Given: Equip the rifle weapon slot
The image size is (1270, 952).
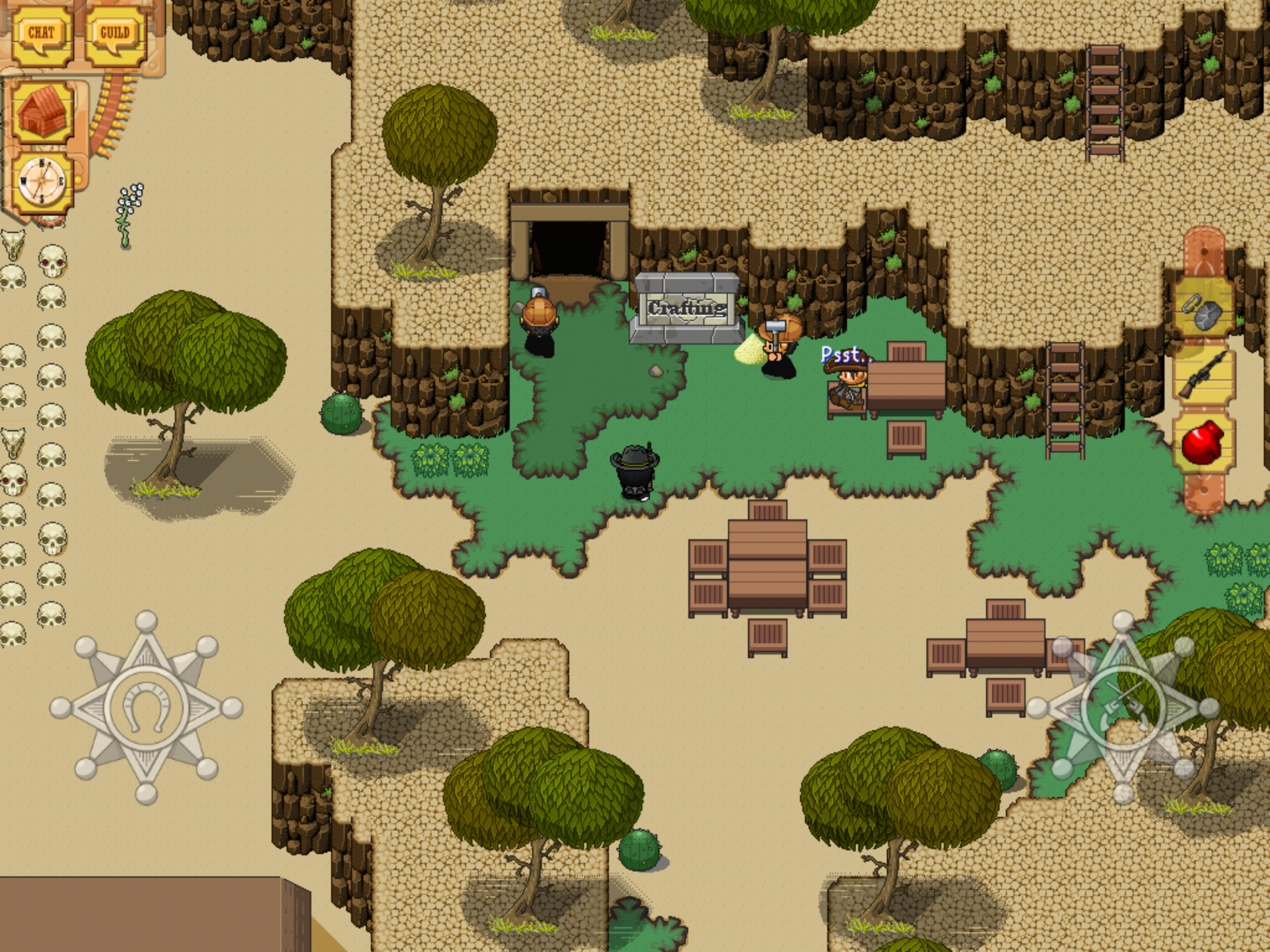Looking at the screenshot, I should 1203,376.
